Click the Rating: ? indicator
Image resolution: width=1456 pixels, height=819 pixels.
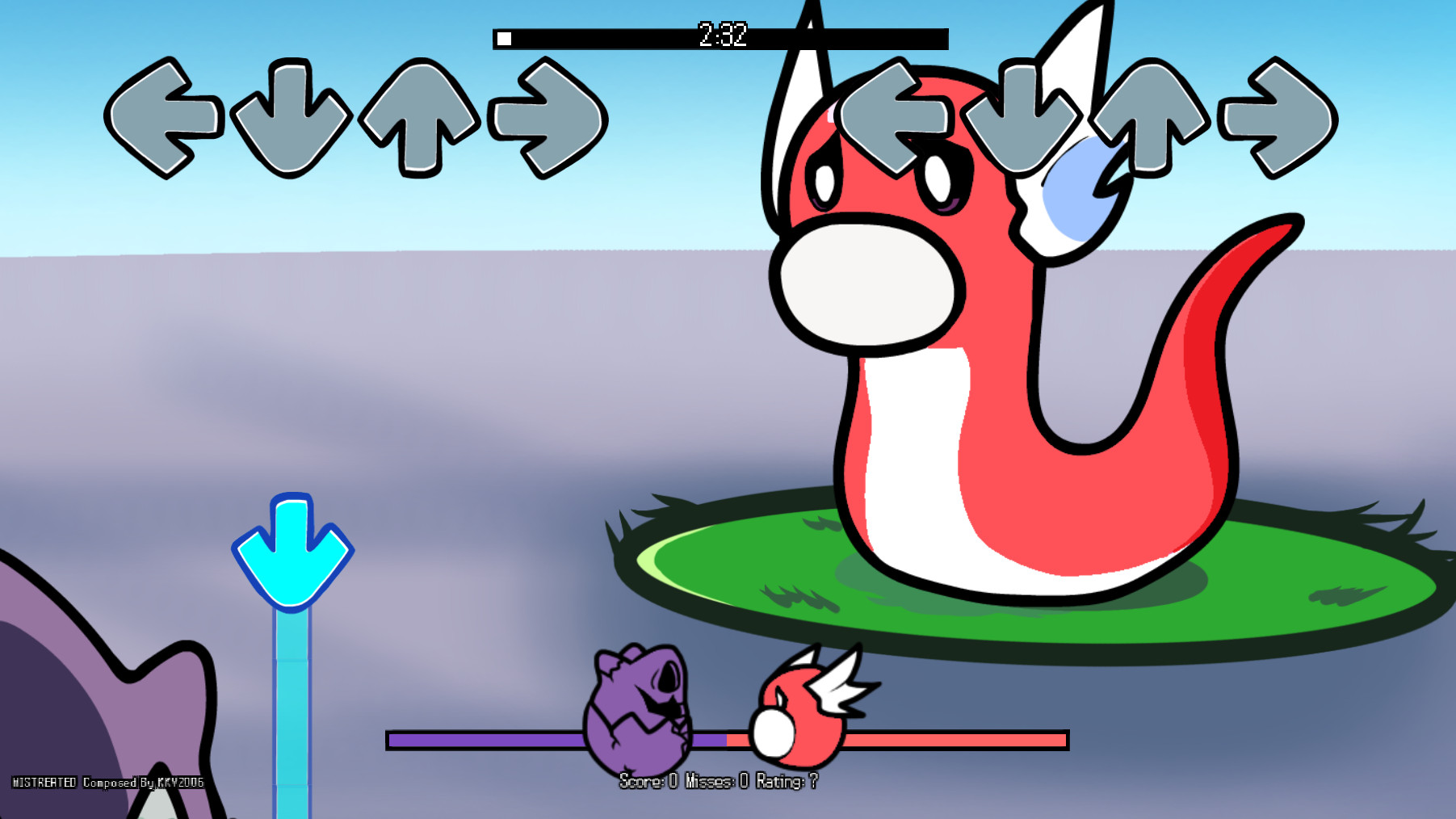(x=787, y=781)
